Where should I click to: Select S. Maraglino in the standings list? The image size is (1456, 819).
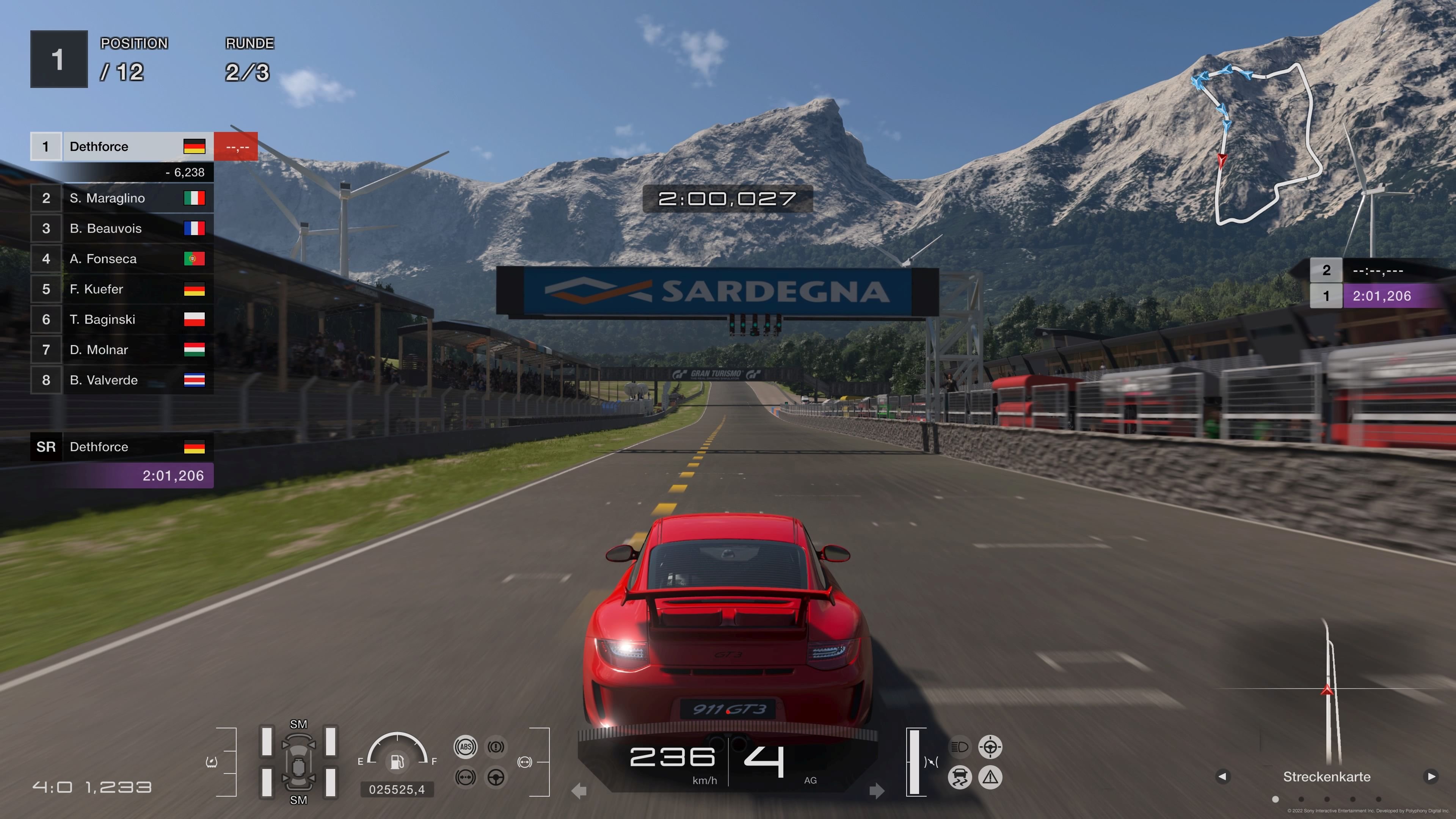[107, 198]
